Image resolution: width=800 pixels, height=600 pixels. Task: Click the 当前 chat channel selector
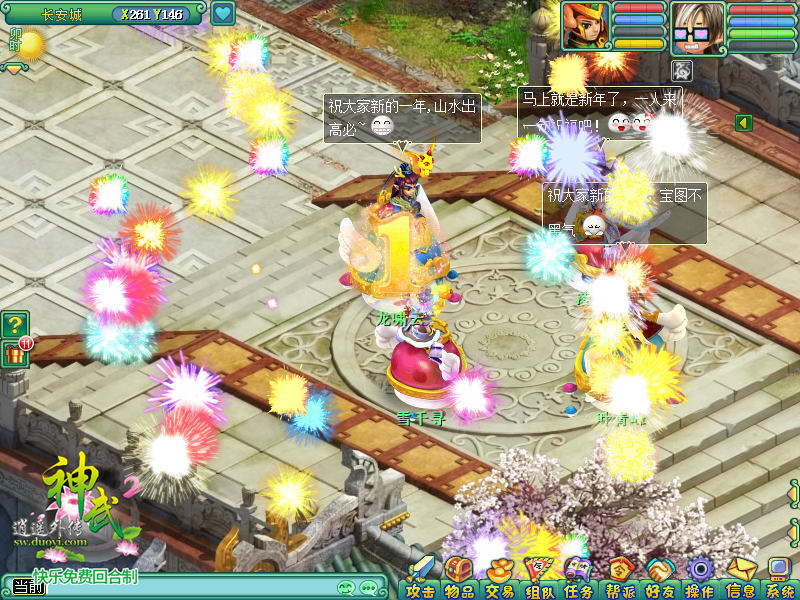pyautogui.click(x=29, y=588)
